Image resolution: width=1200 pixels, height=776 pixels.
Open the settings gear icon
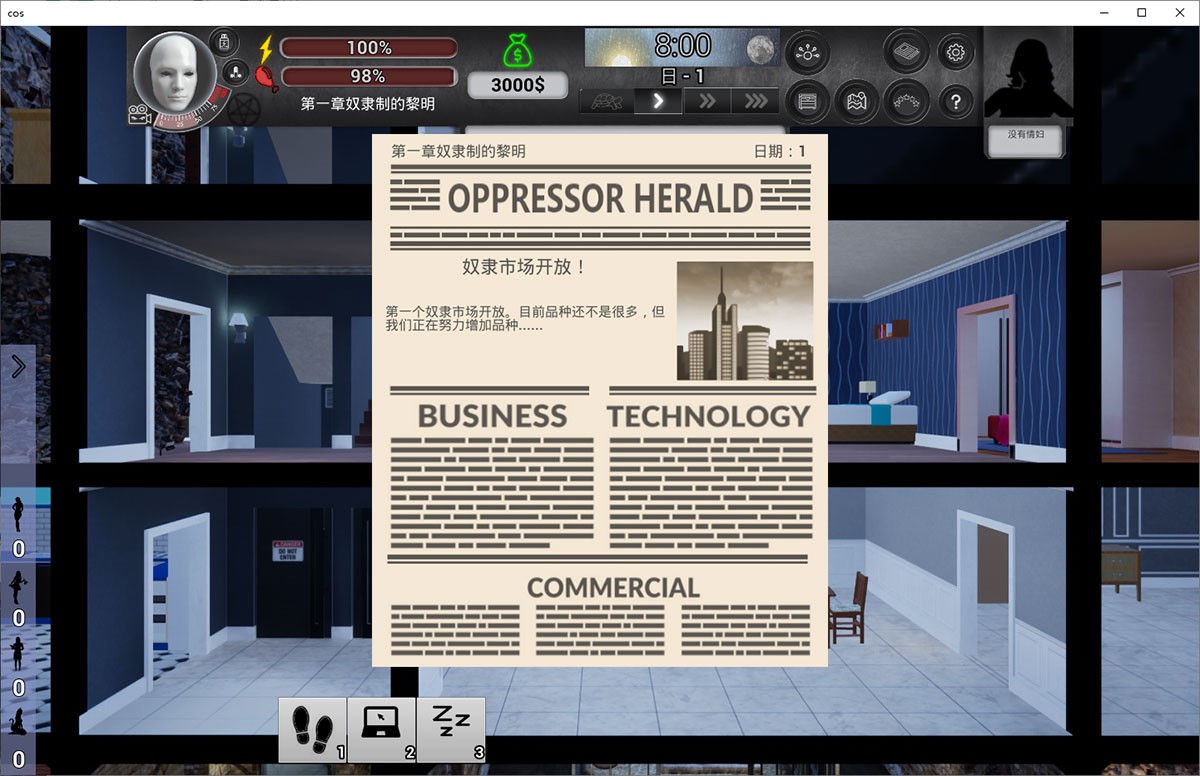pyautogui.click(x=955, y=52)
